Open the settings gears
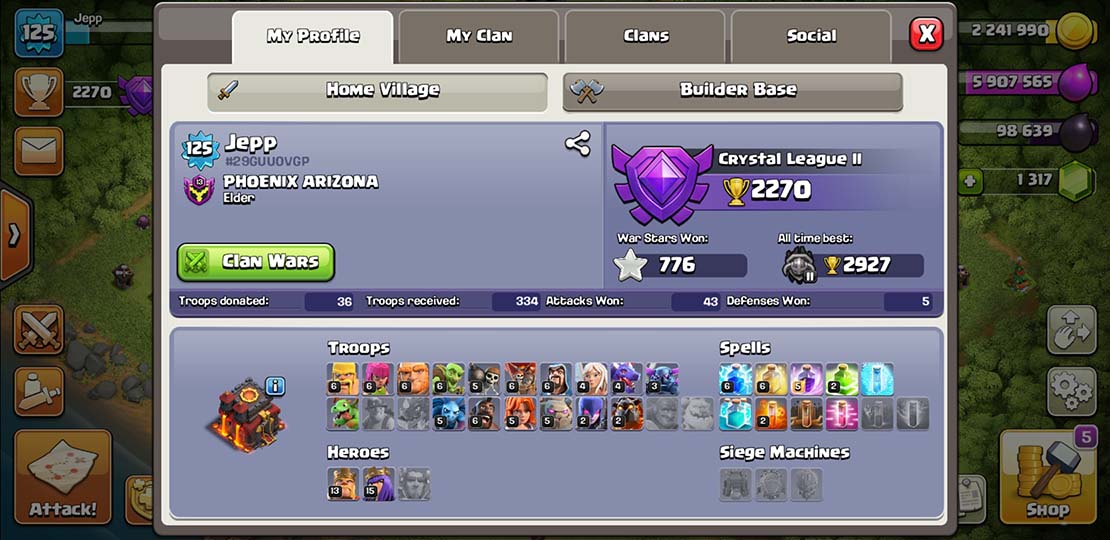 [x=1072, y=386]
